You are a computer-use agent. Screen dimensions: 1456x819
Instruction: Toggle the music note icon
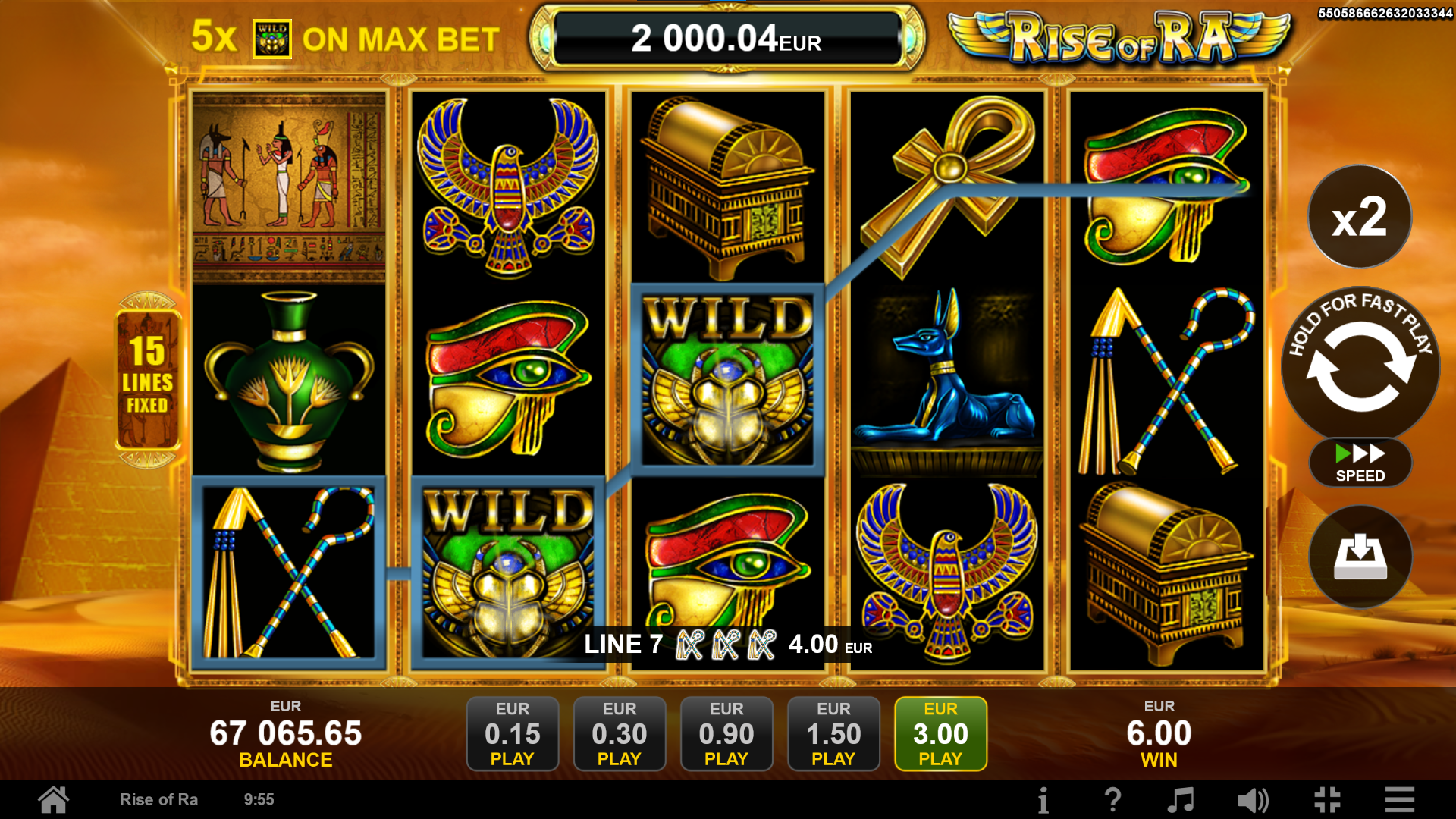(1180, 799)
